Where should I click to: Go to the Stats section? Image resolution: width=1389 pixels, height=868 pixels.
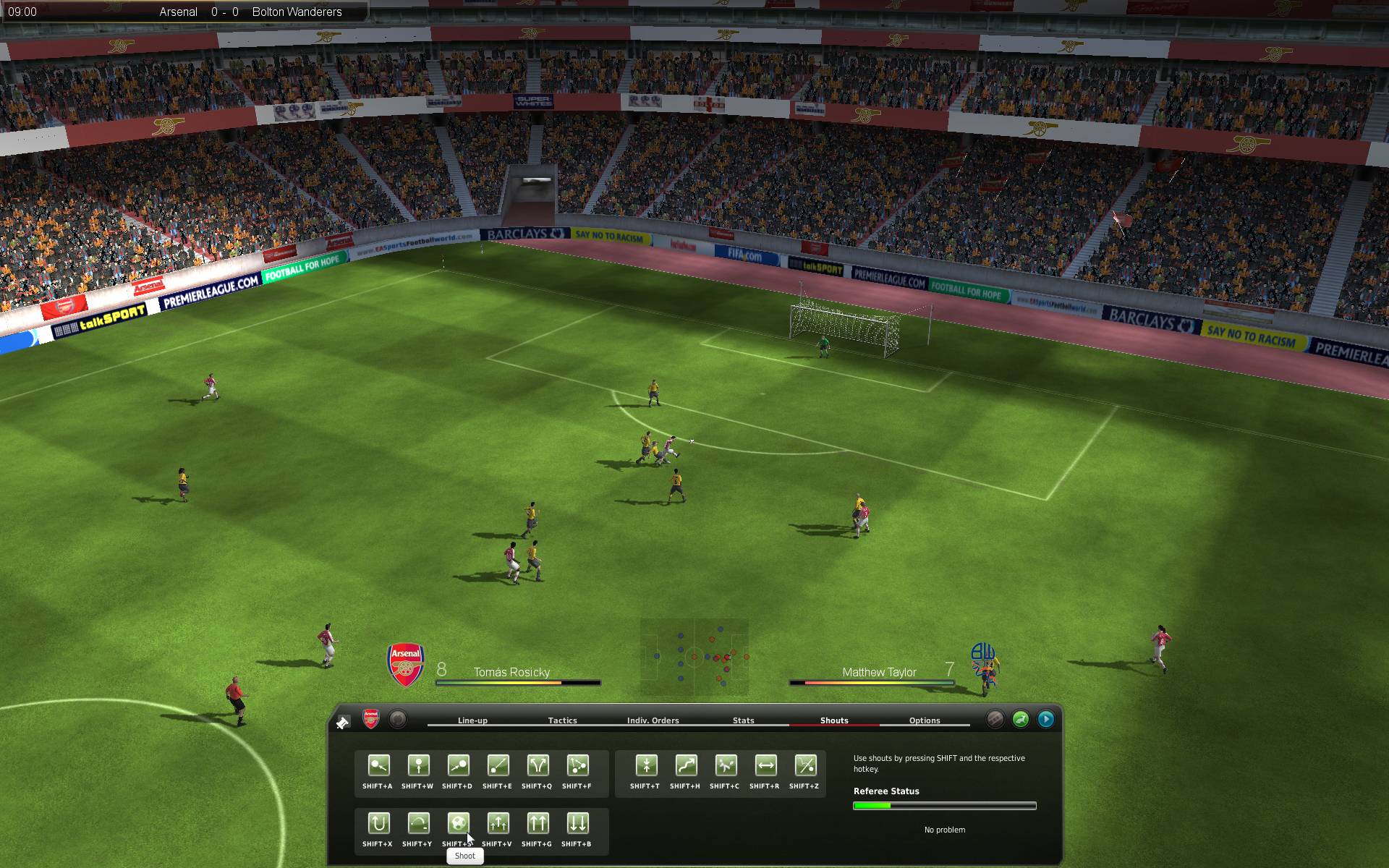[x=744, y=720]
